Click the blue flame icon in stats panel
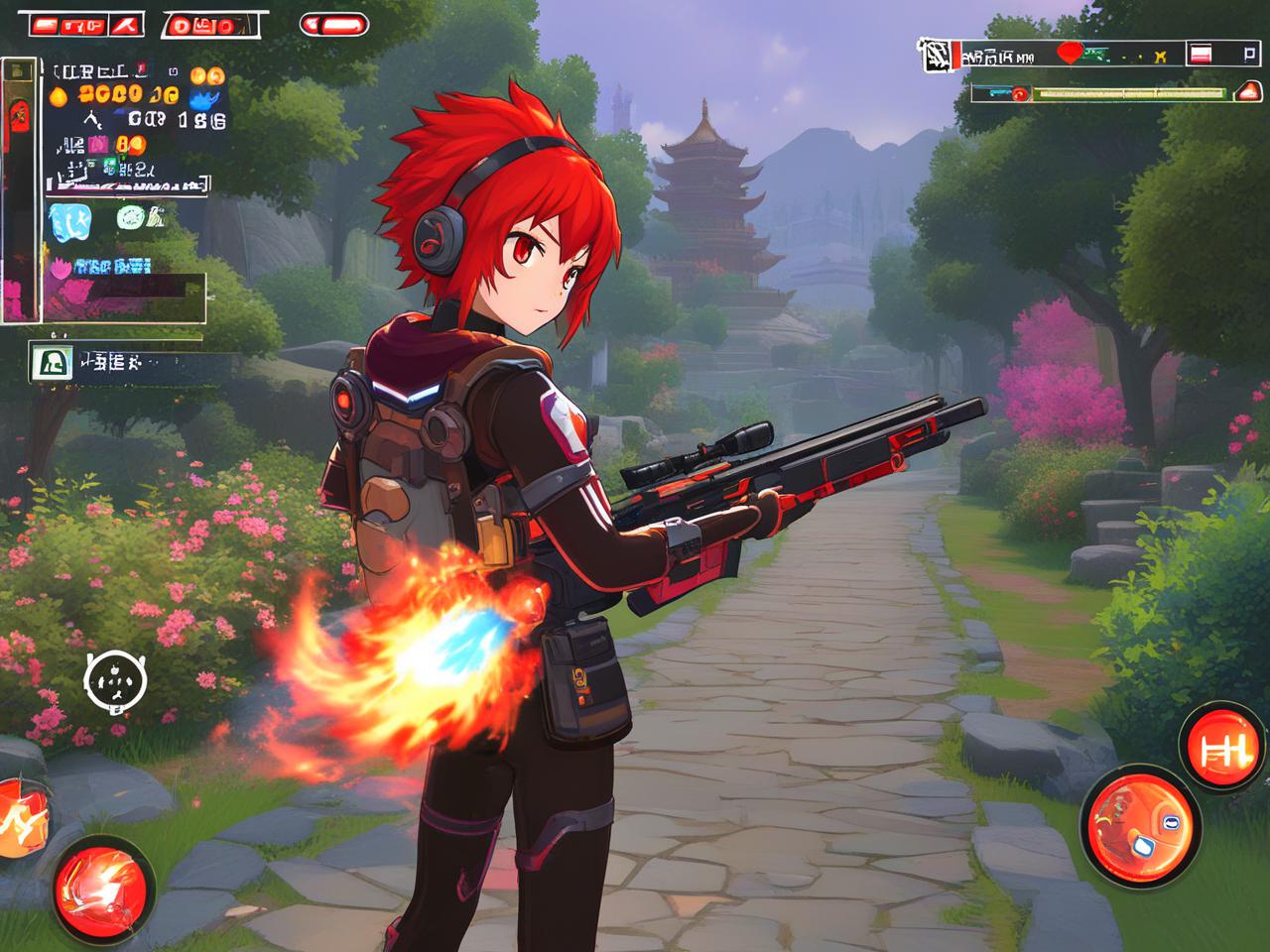 206,99
